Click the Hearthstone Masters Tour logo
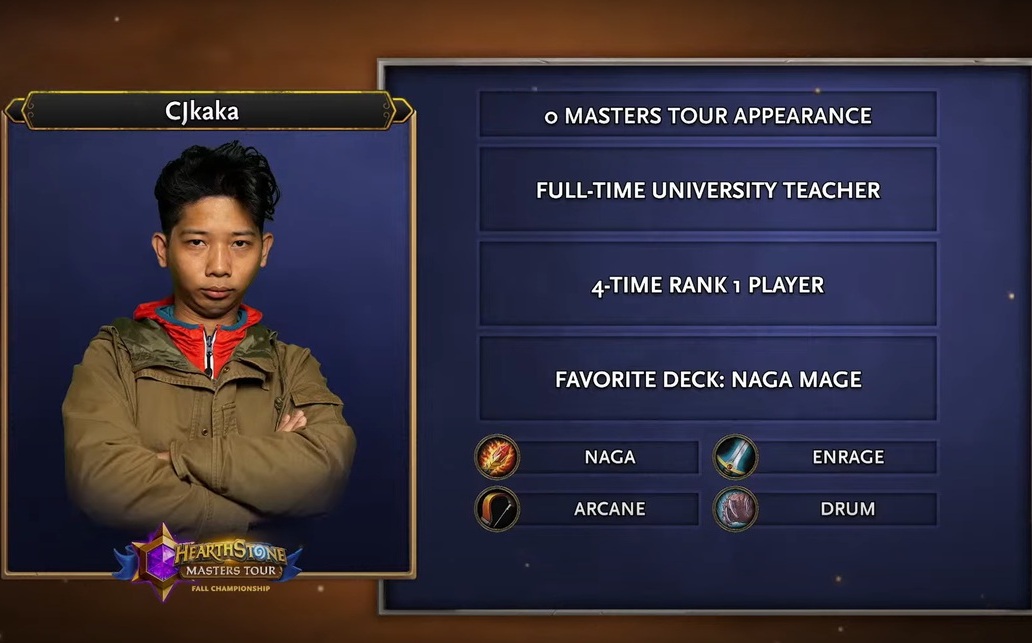 [208, 560]
